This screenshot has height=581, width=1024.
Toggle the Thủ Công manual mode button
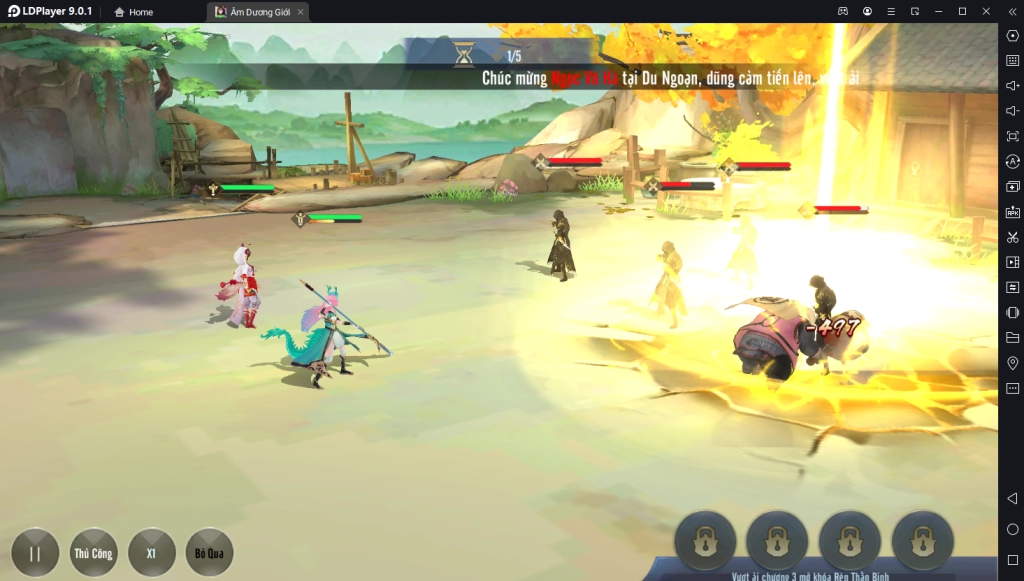point(94,552)
